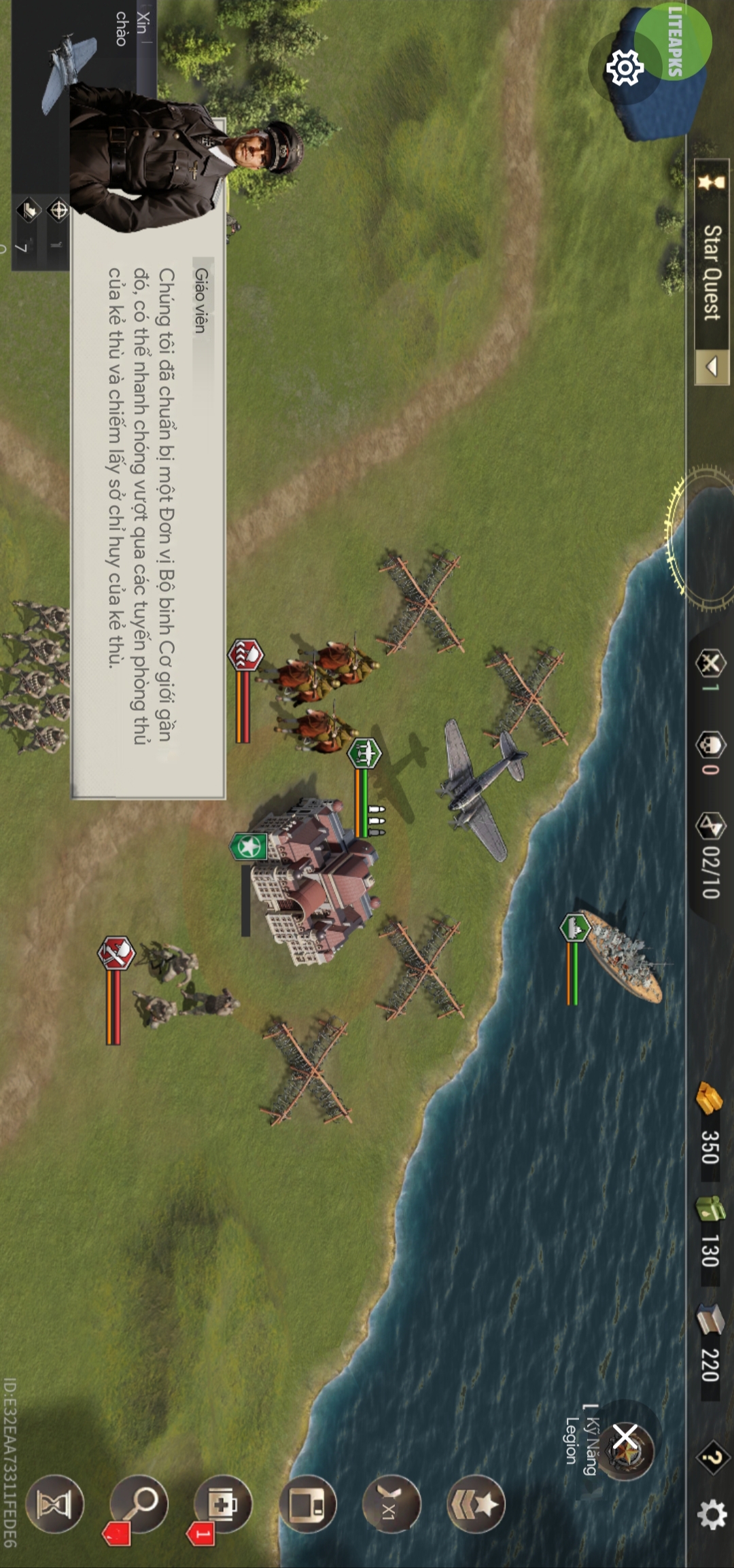Click the LITEAPKS overlay gear icon

coord(625,68)
